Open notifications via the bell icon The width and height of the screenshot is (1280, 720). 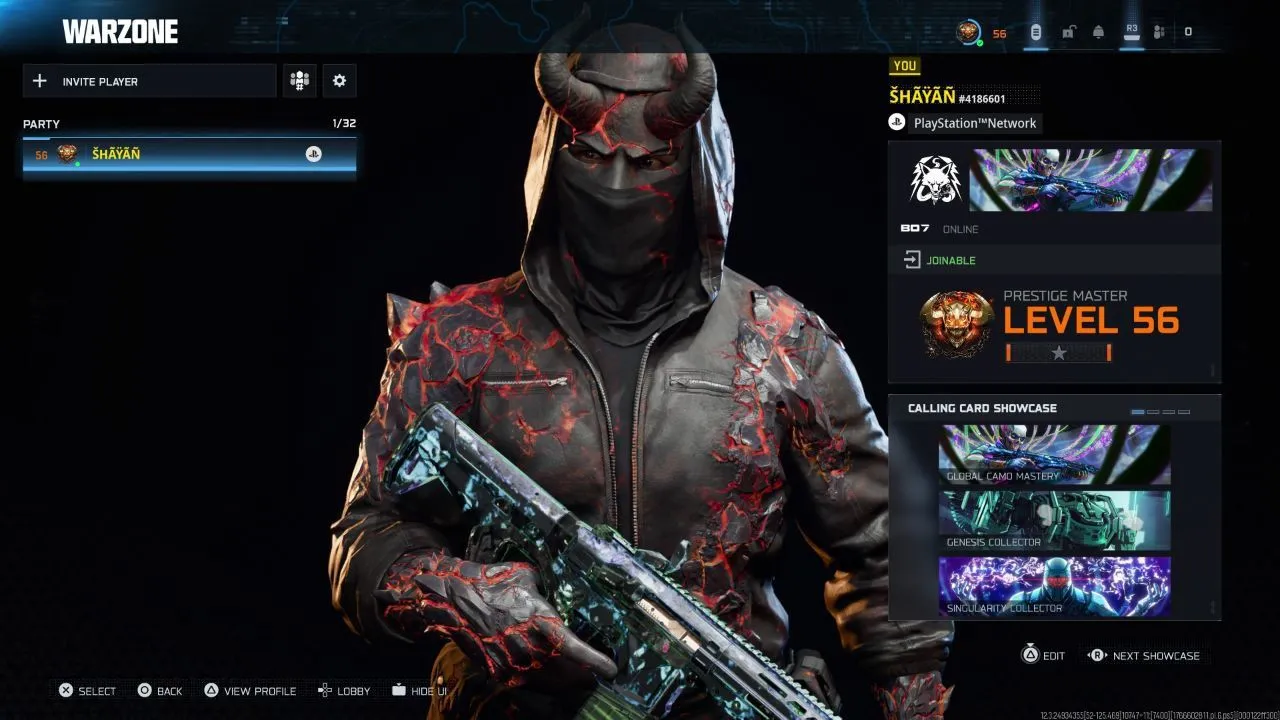[1100, 31]
